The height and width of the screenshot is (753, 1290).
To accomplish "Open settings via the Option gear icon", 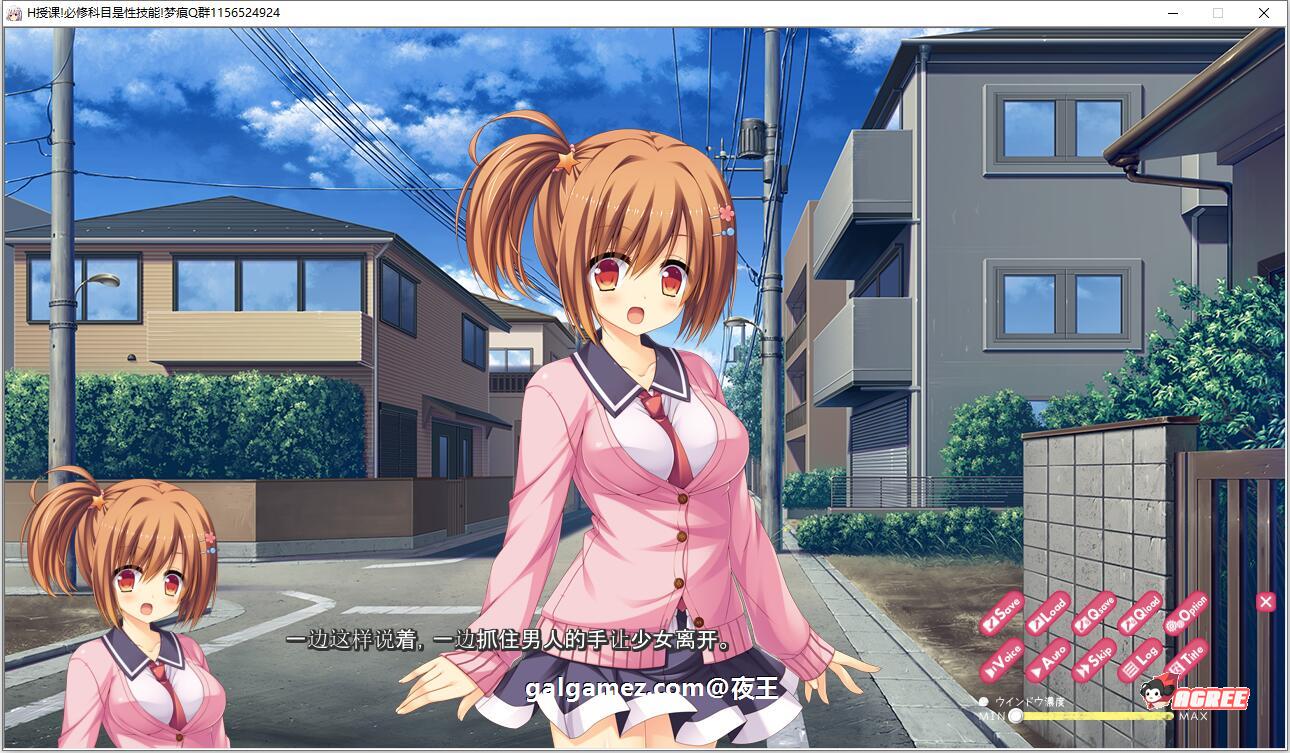I will click(x=1188, y=615).
